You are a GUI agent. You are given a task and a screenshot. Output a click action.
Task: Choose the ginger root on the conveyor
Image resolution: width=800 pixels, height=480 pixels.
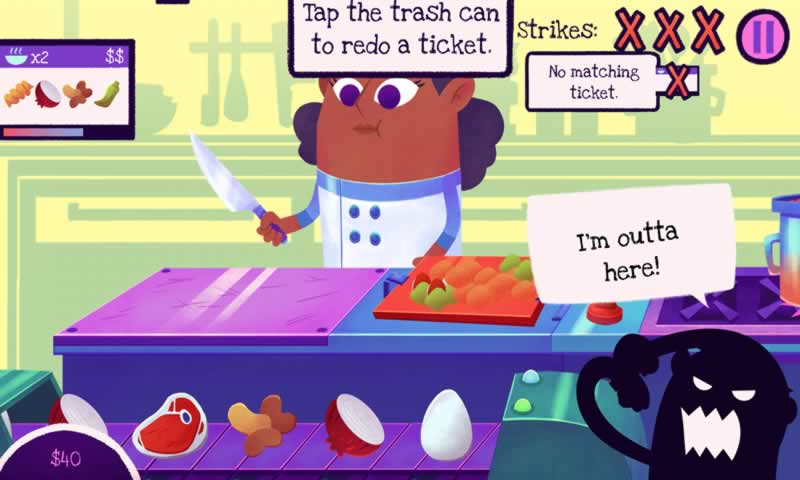(261, 424)
